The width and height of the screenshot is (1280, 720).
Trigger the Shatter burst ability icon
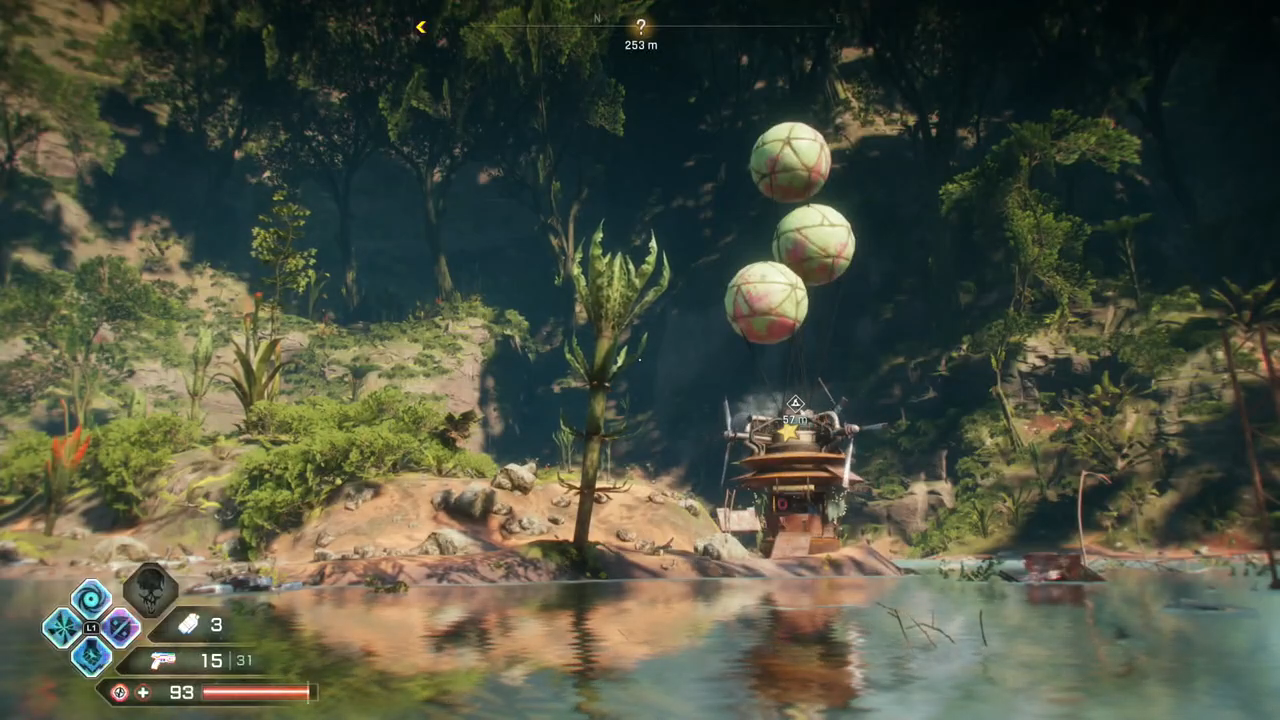click(62, 628)
